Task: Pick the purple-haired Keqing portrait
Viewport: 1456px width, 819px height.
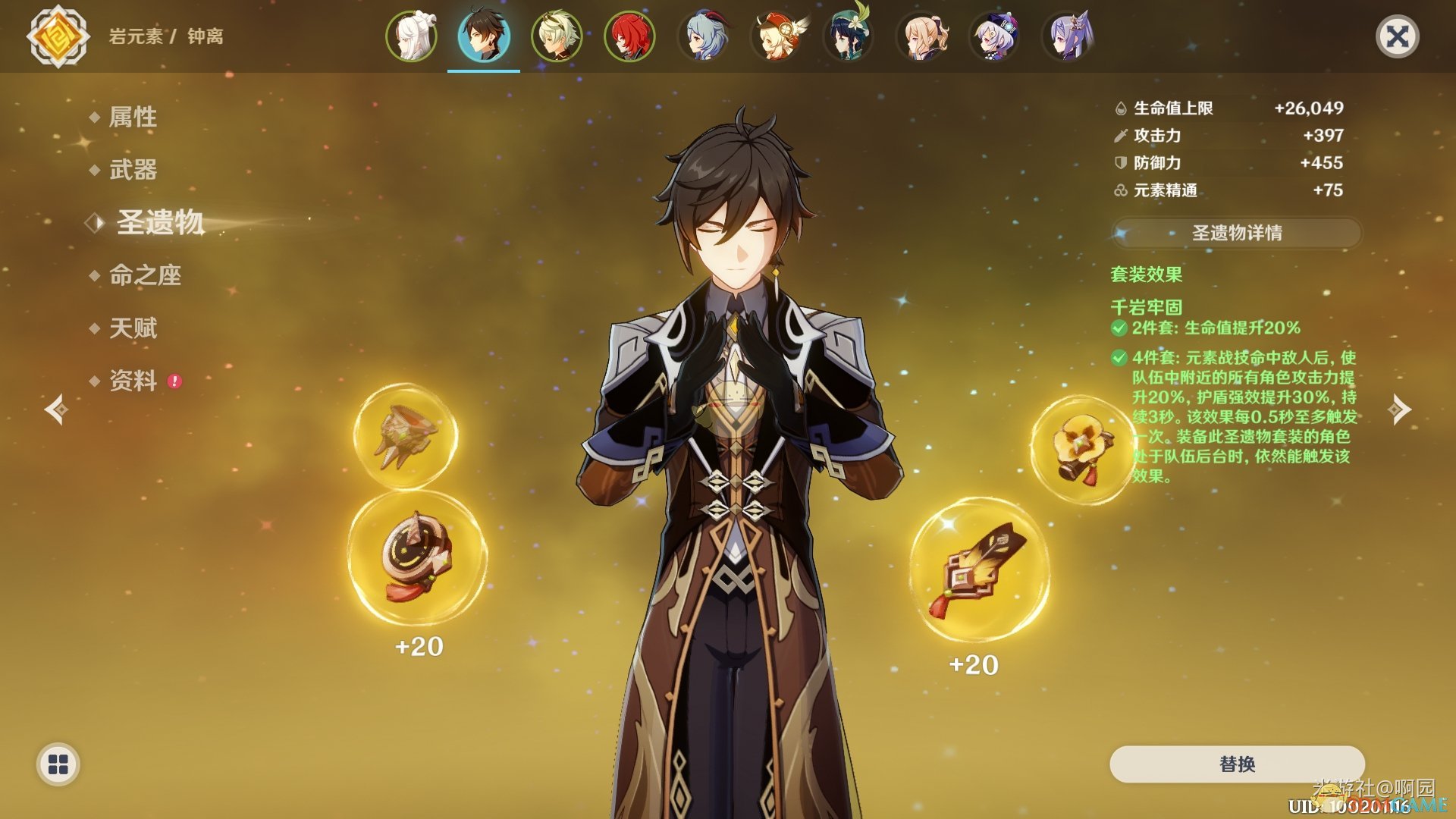Action: click(1066, 36)
